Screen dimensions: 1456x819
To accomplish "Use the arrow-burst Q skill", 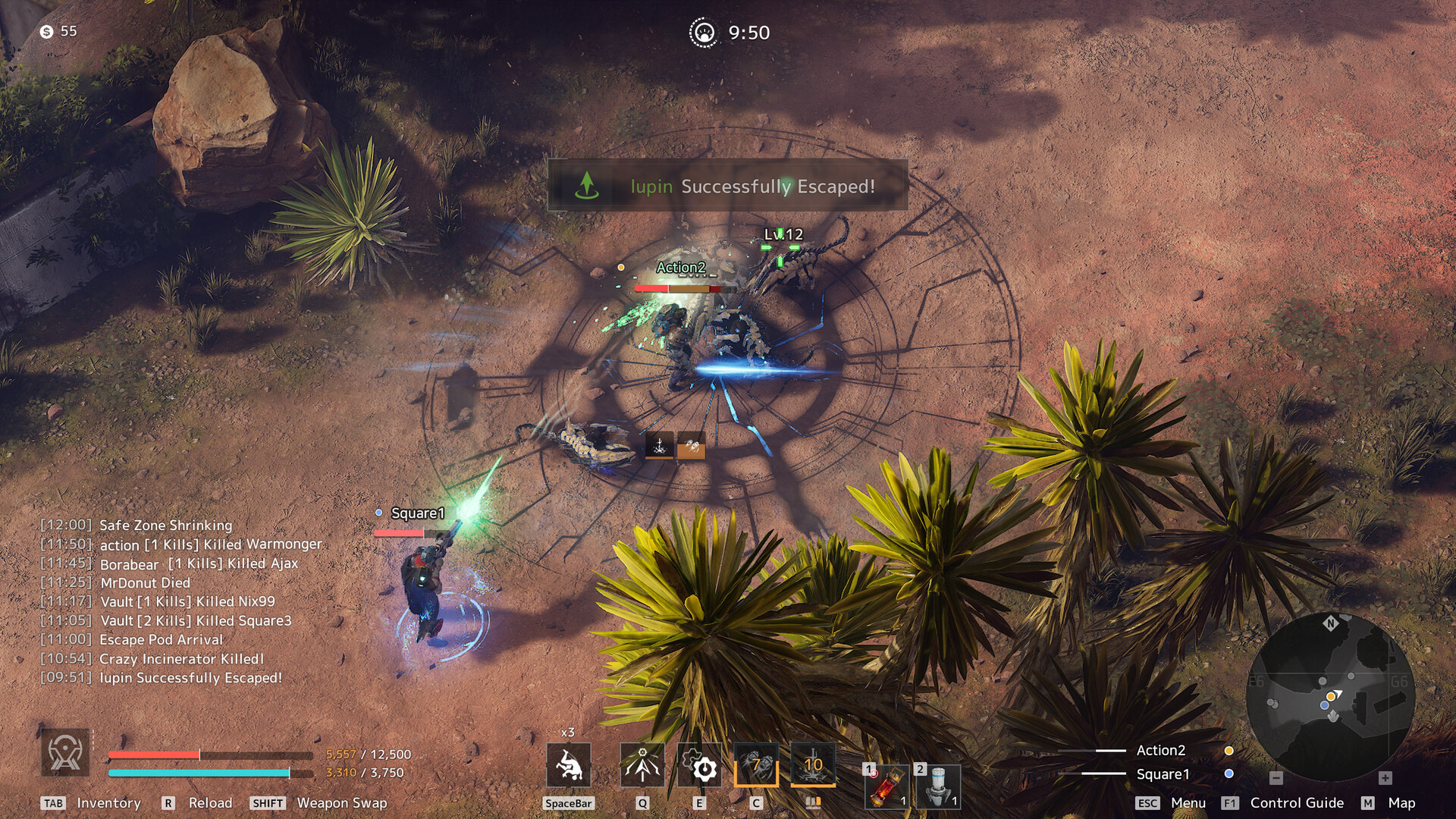I will pos(642,766).
